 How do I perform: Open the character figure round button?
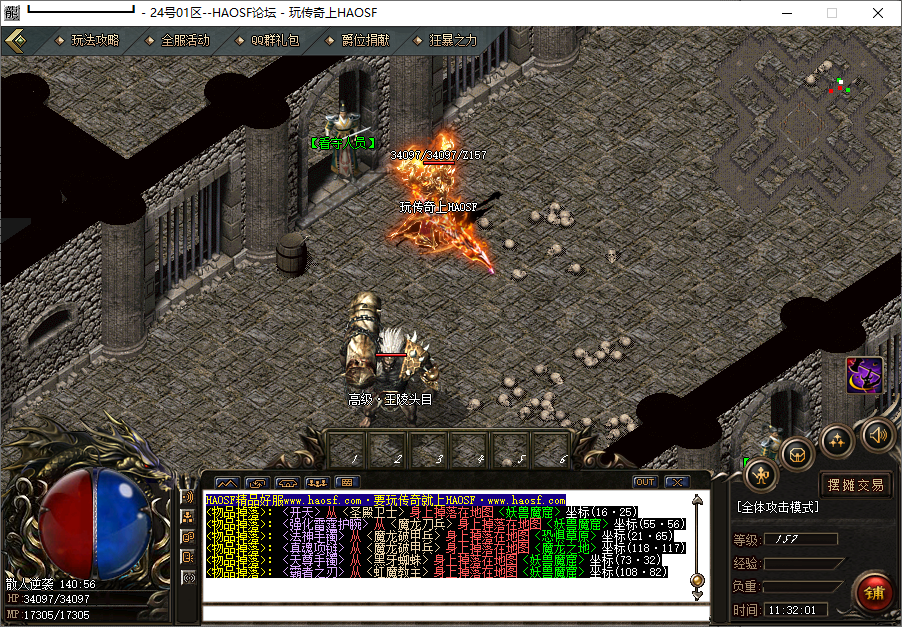(x=762, y=474)
